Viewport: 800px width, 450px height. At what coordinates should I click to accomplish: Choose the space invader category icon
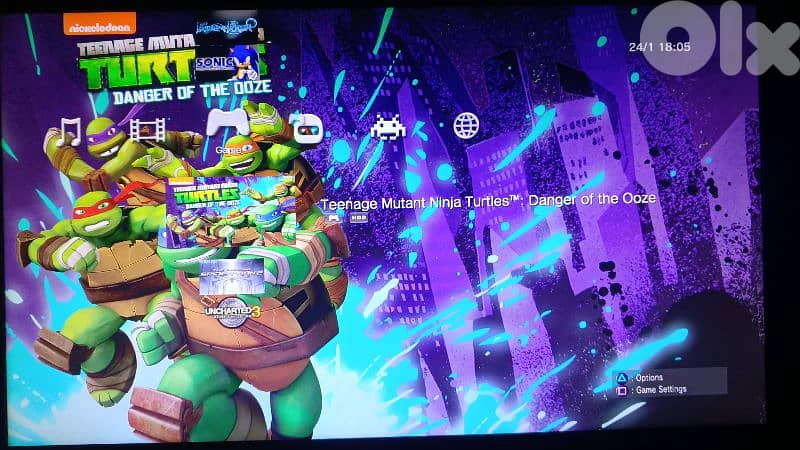point(386,127)
